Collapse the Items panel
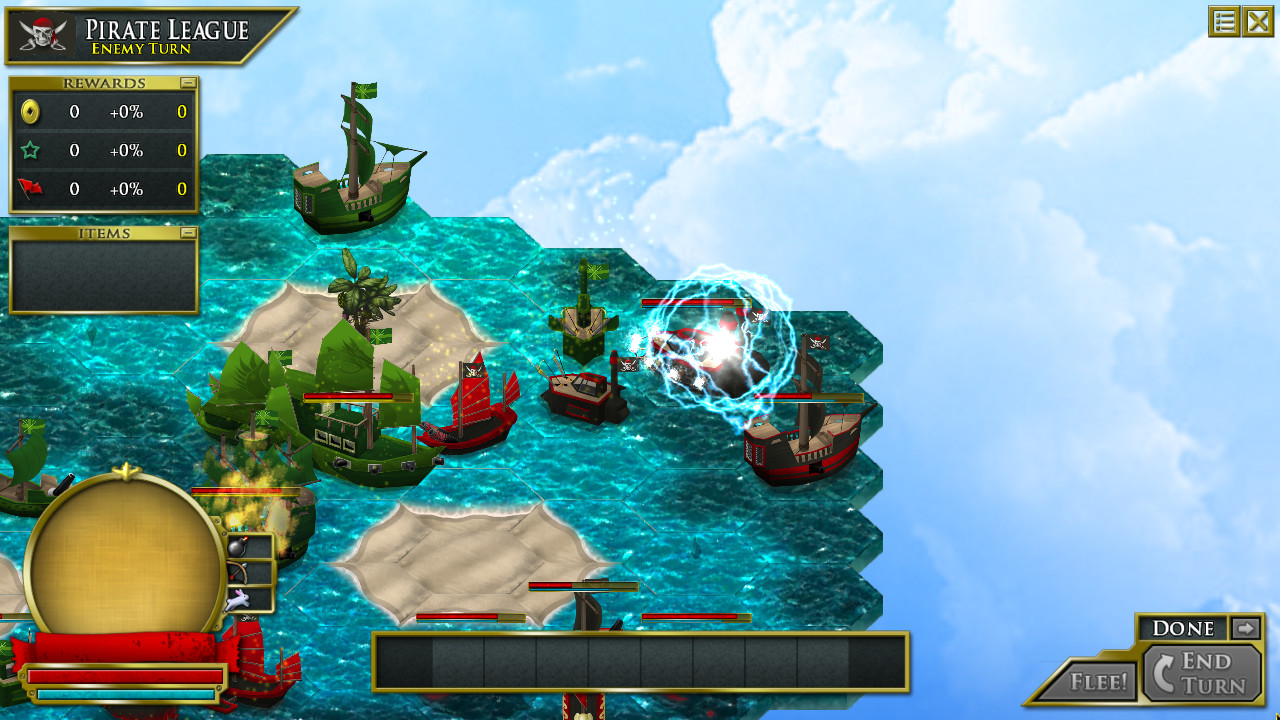The width and height of the screenshot is (1280, 720). coord(190,232)
